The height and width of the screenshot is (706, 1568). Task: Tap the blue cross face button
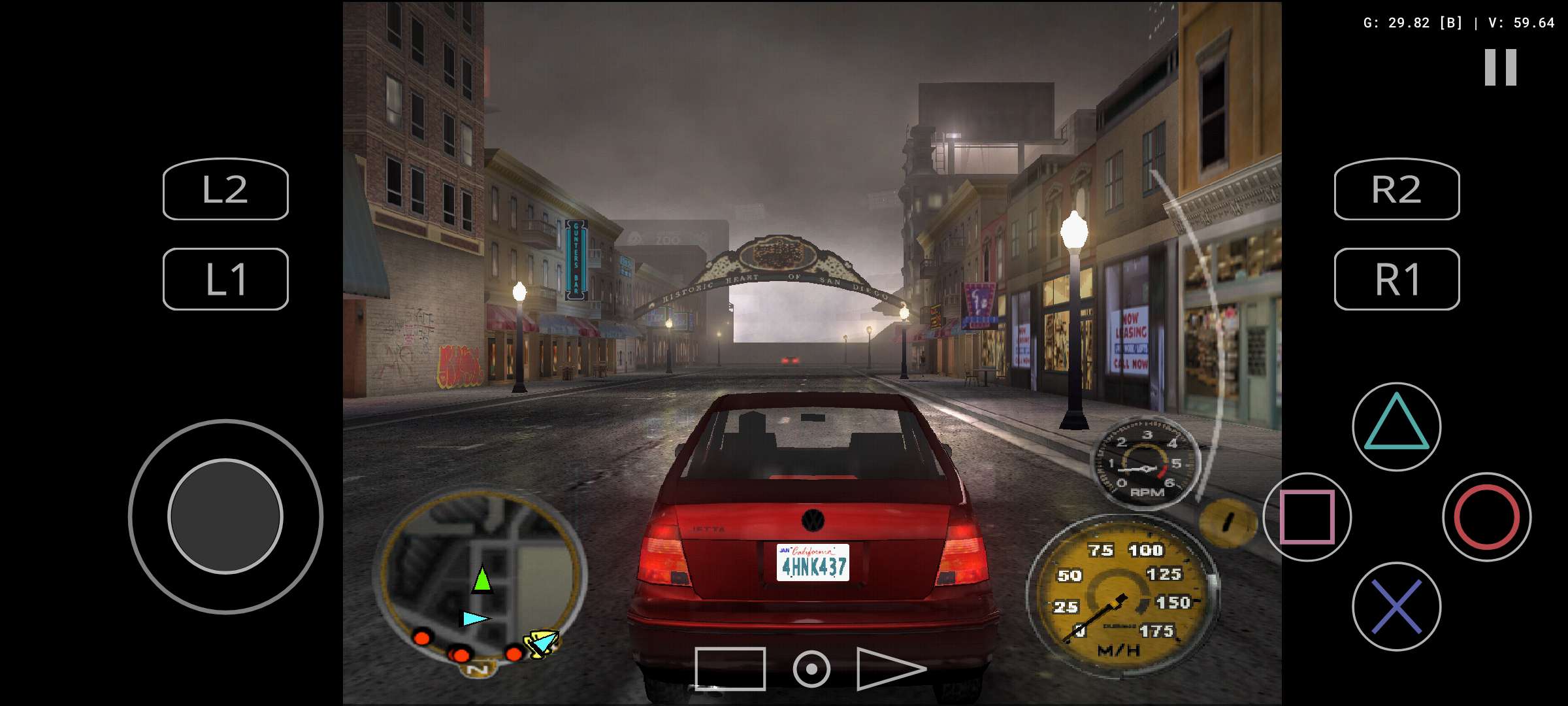pos(1397,607)
